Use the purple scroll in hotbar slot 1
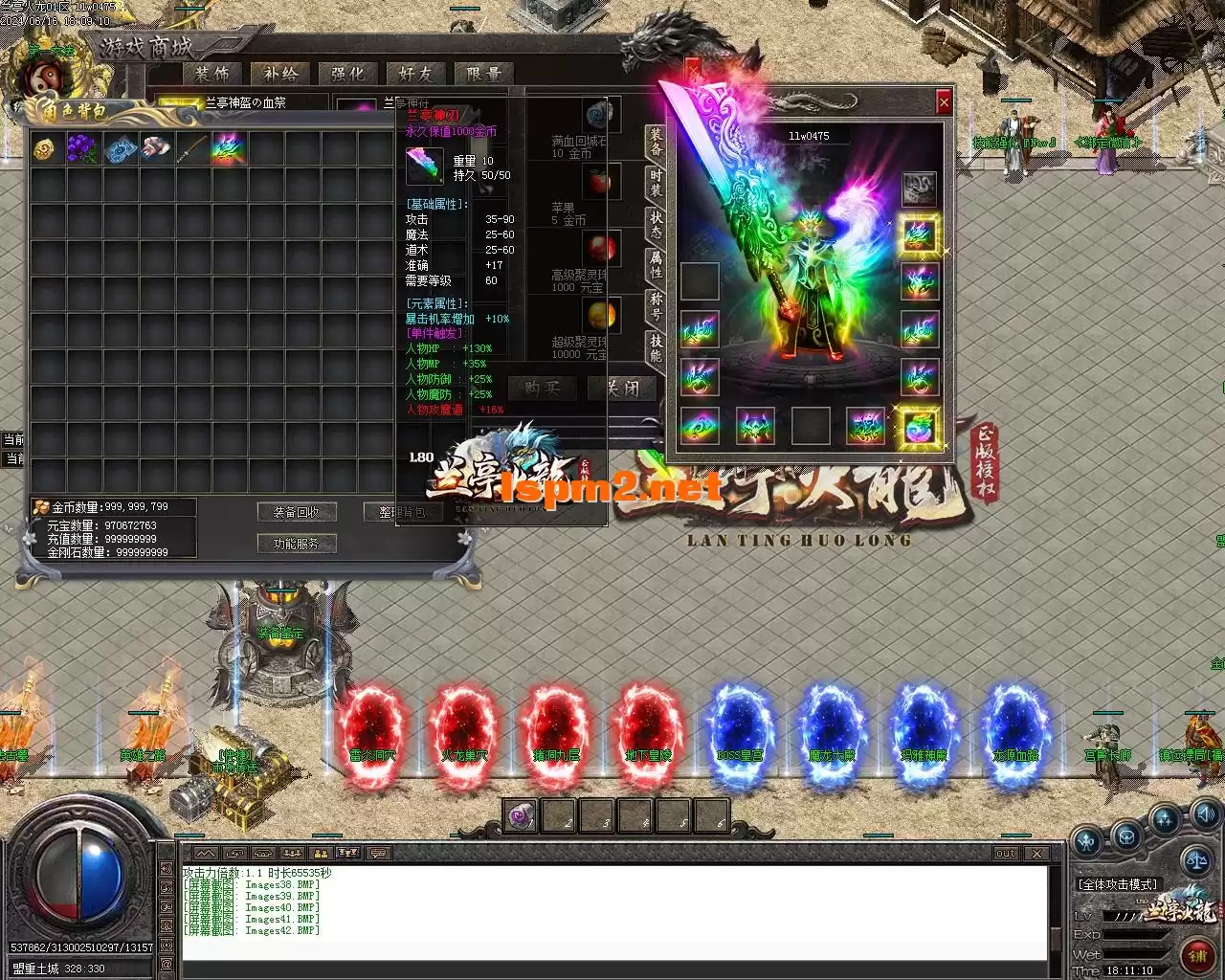The width and height of the screenshot is (1225, 980). (x=520, y=816)
